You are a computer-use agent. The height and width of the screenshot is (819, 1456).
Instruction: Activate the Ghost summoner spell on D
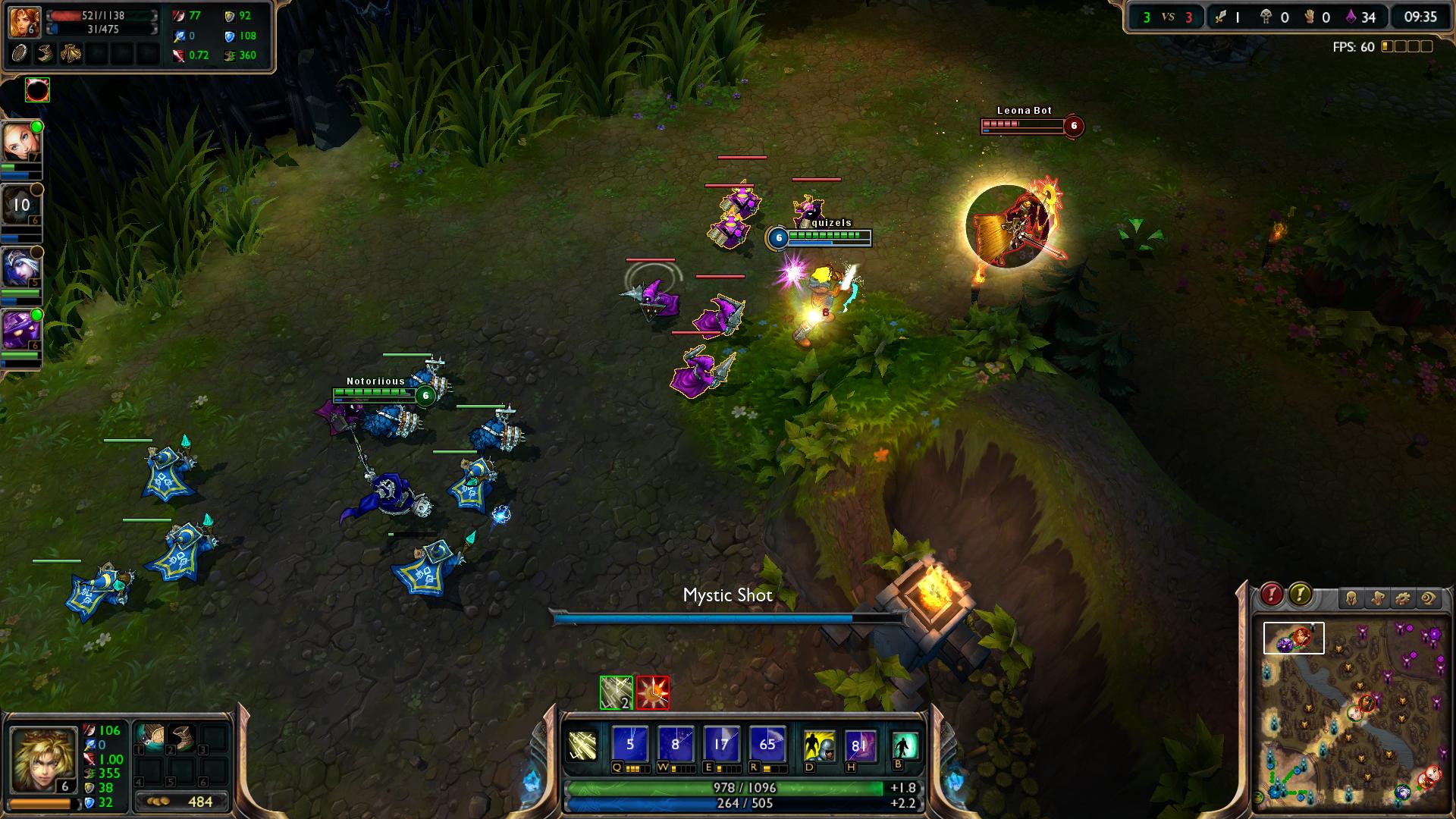[x=819, y=746]
